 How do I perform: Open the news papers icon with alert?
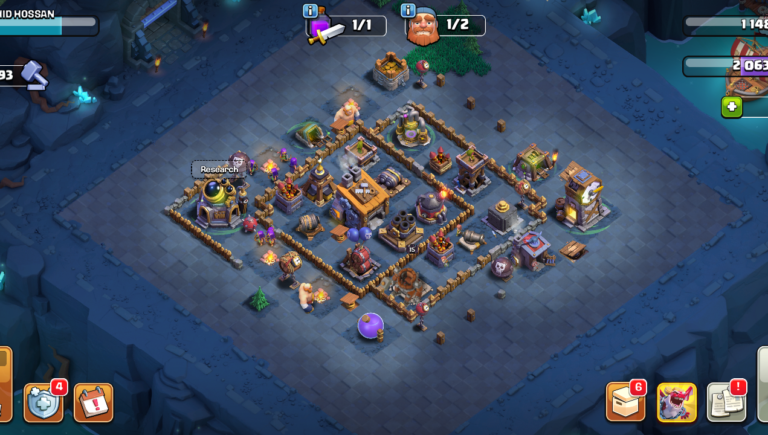(727, 402)
